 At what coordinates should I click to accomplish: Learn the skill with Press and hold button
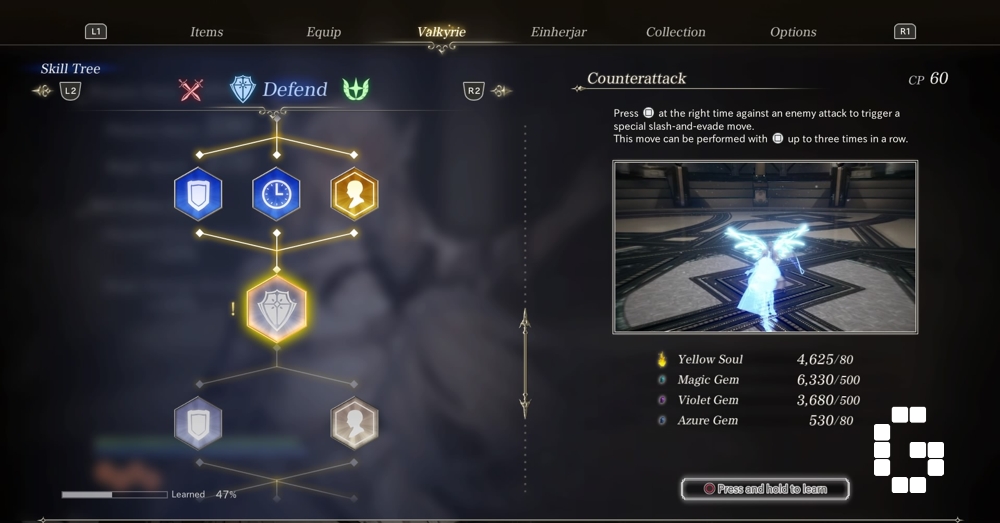(x=765, y=489)
